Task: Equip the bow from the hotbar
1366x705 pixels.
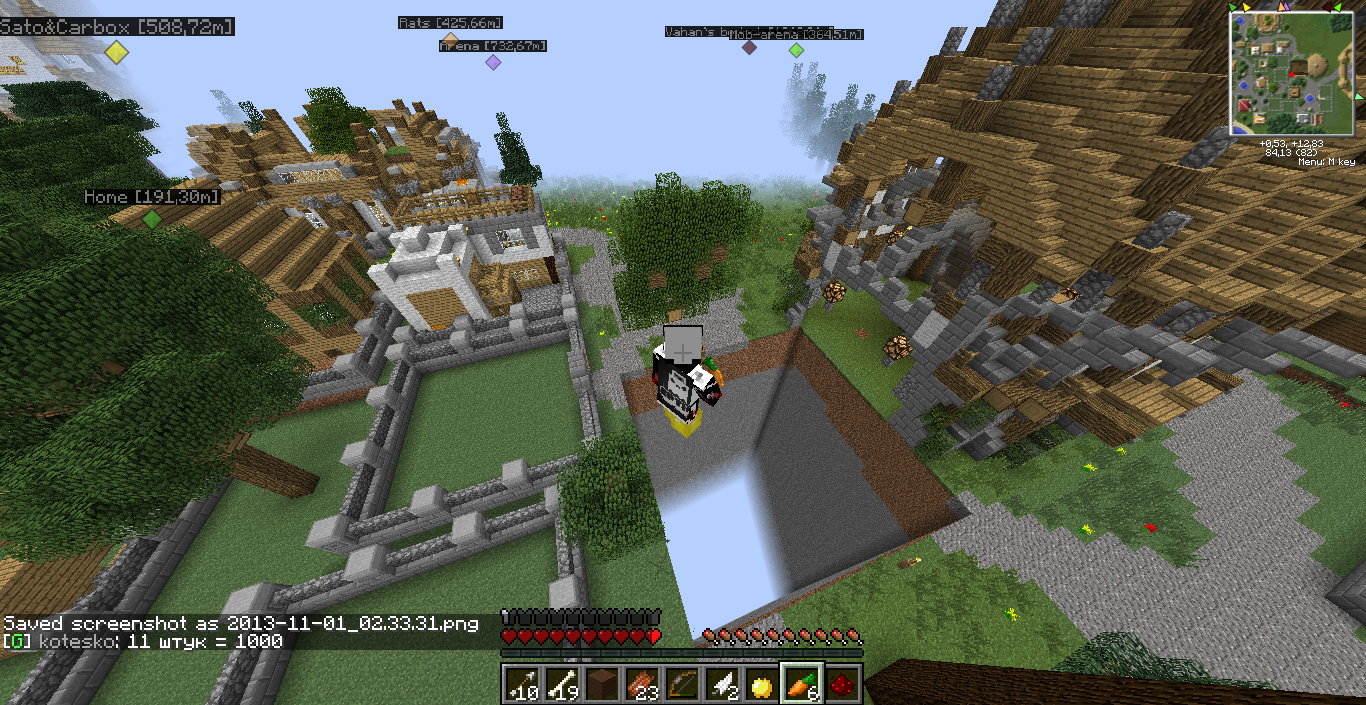Action: click(x=681, y=683)
